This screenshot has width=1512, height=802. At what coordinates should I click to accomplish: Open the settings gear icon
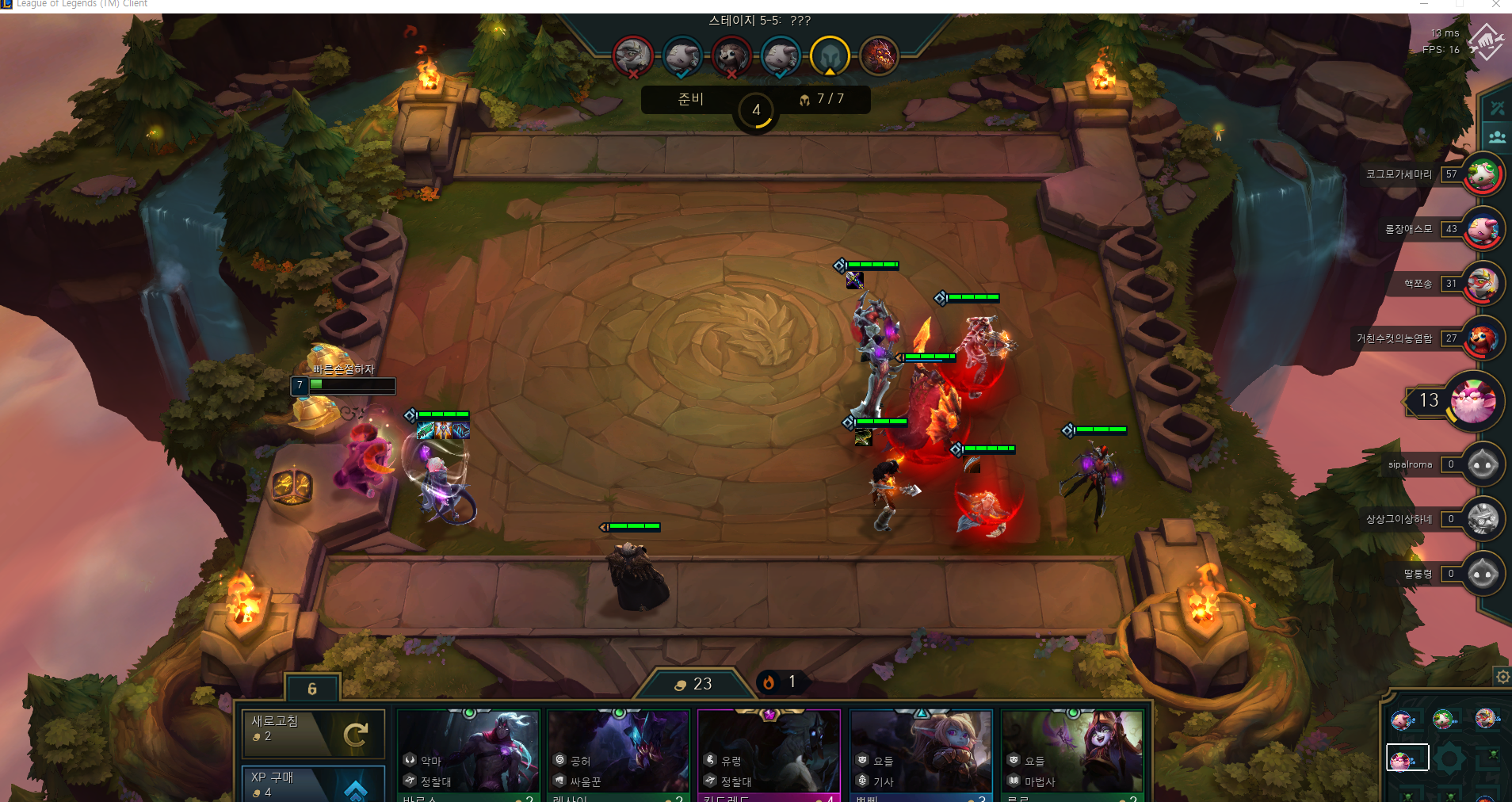[1502, 677]
